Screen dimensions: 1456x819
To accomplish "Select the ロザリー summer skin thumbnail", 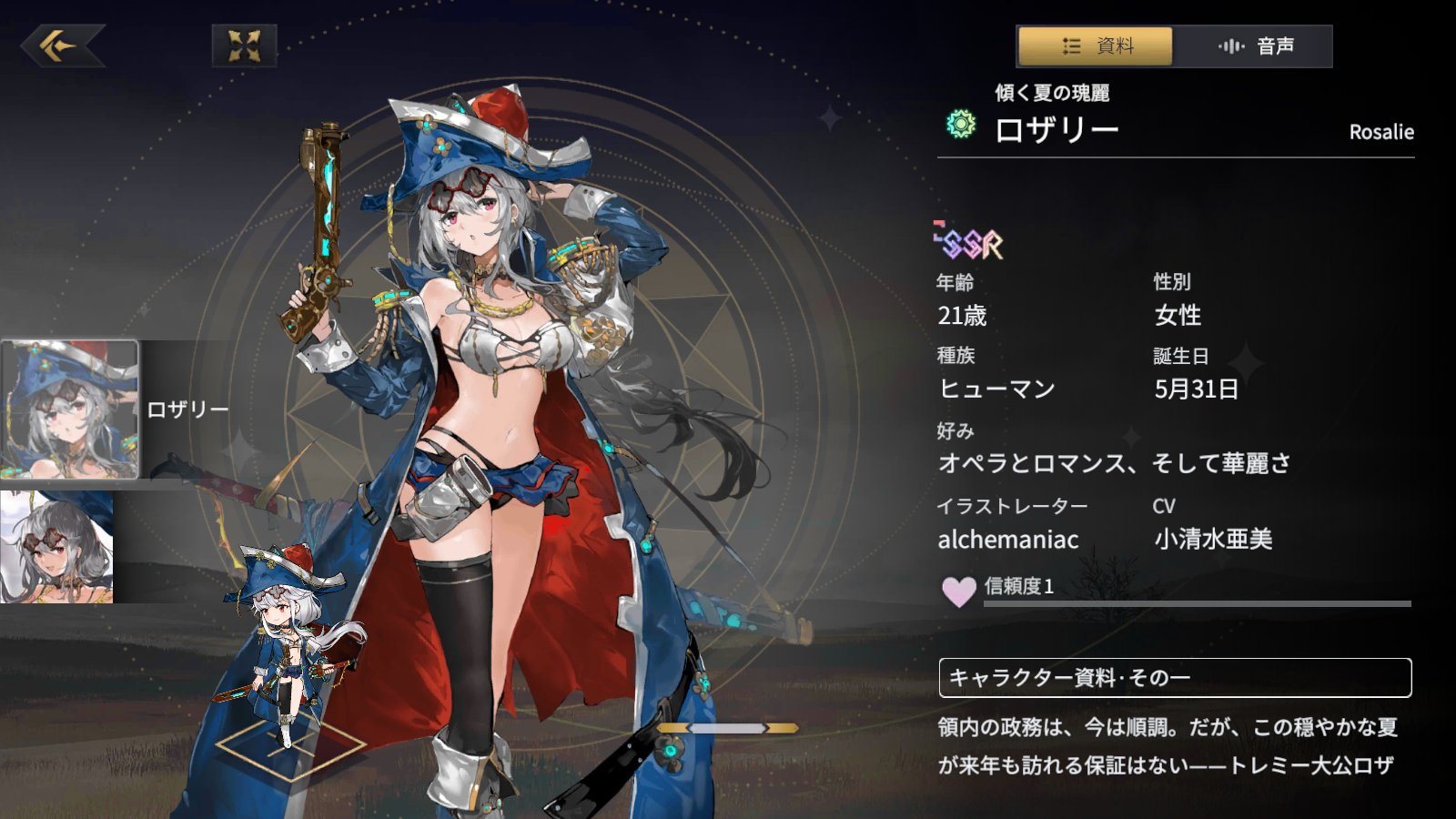I will tap(70, 409).
